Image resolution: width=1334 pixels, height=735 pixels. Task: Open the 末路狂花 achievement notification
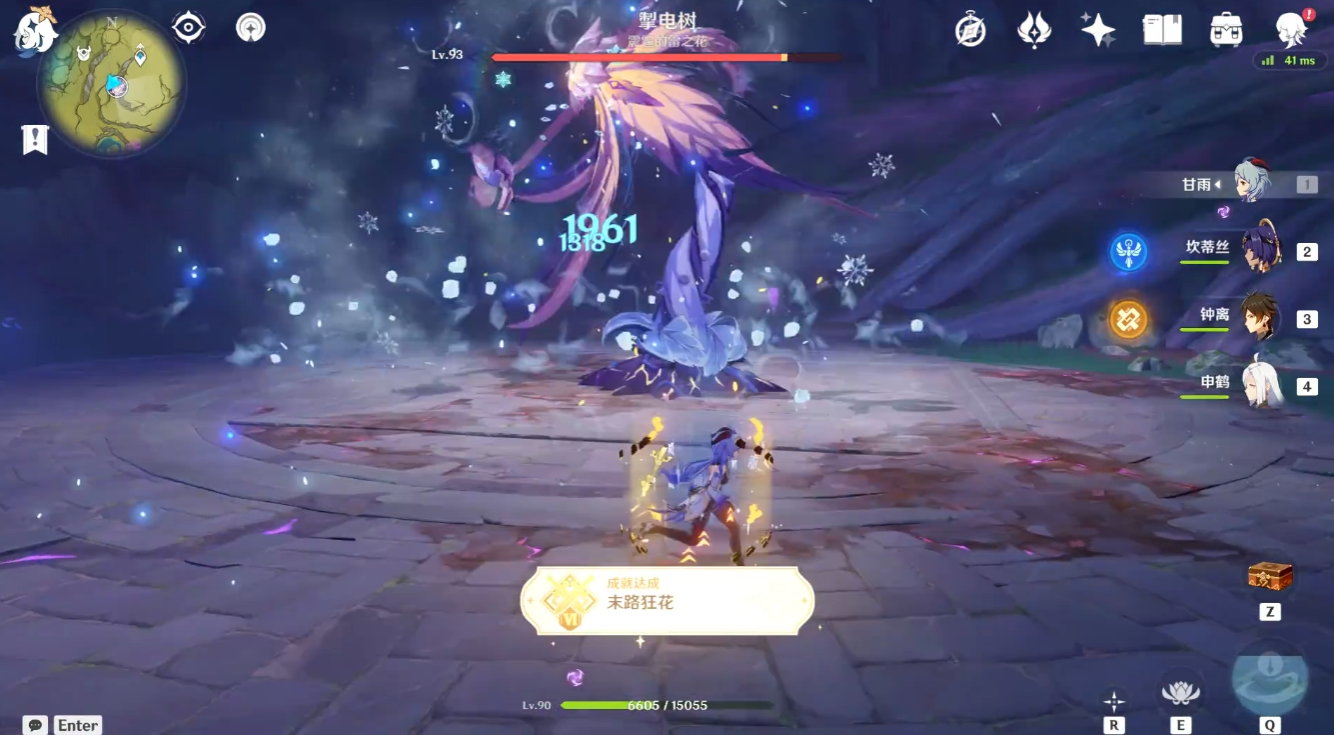[667, 601]
